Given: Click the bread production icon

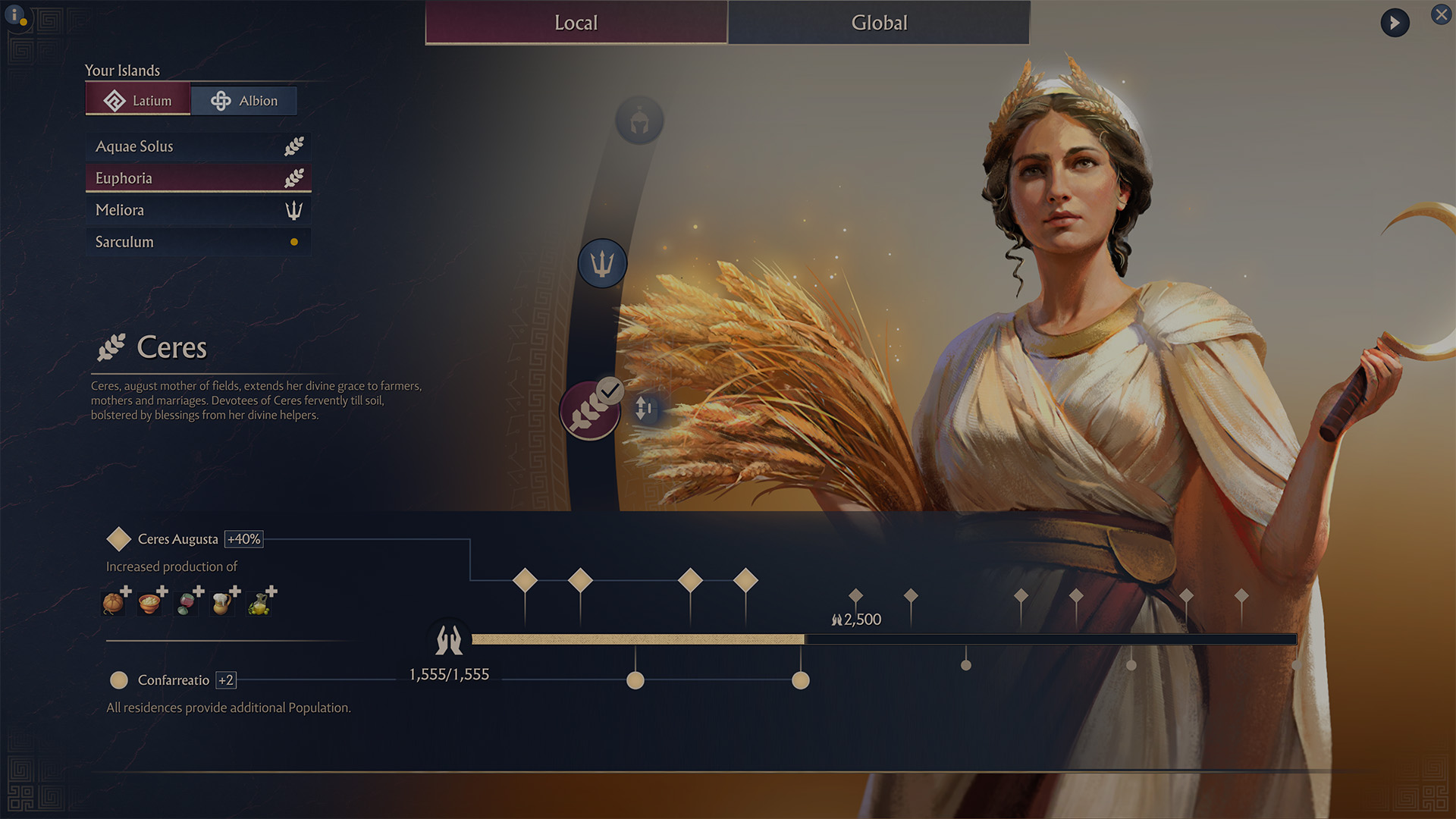Looking at the screenshot, I should (113, 602).
